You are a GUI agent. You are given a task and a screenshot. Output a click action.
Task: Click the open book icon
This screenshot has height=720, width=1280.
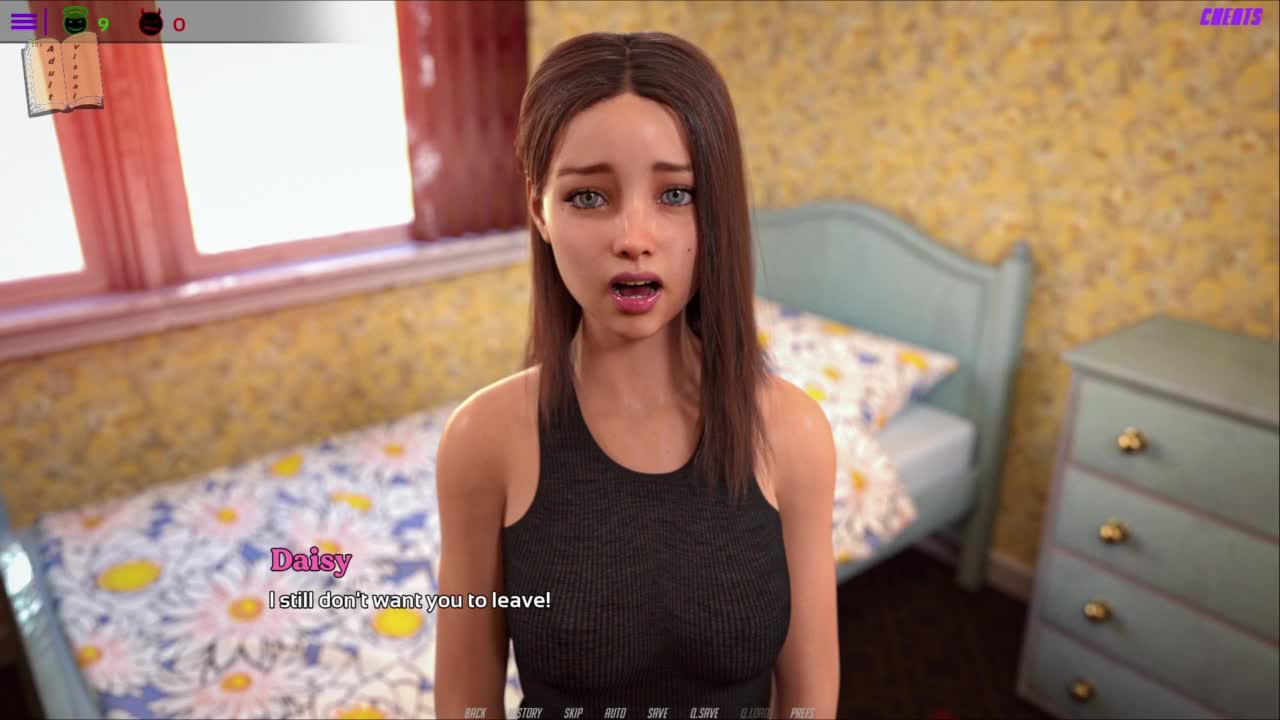pos(63,76)
